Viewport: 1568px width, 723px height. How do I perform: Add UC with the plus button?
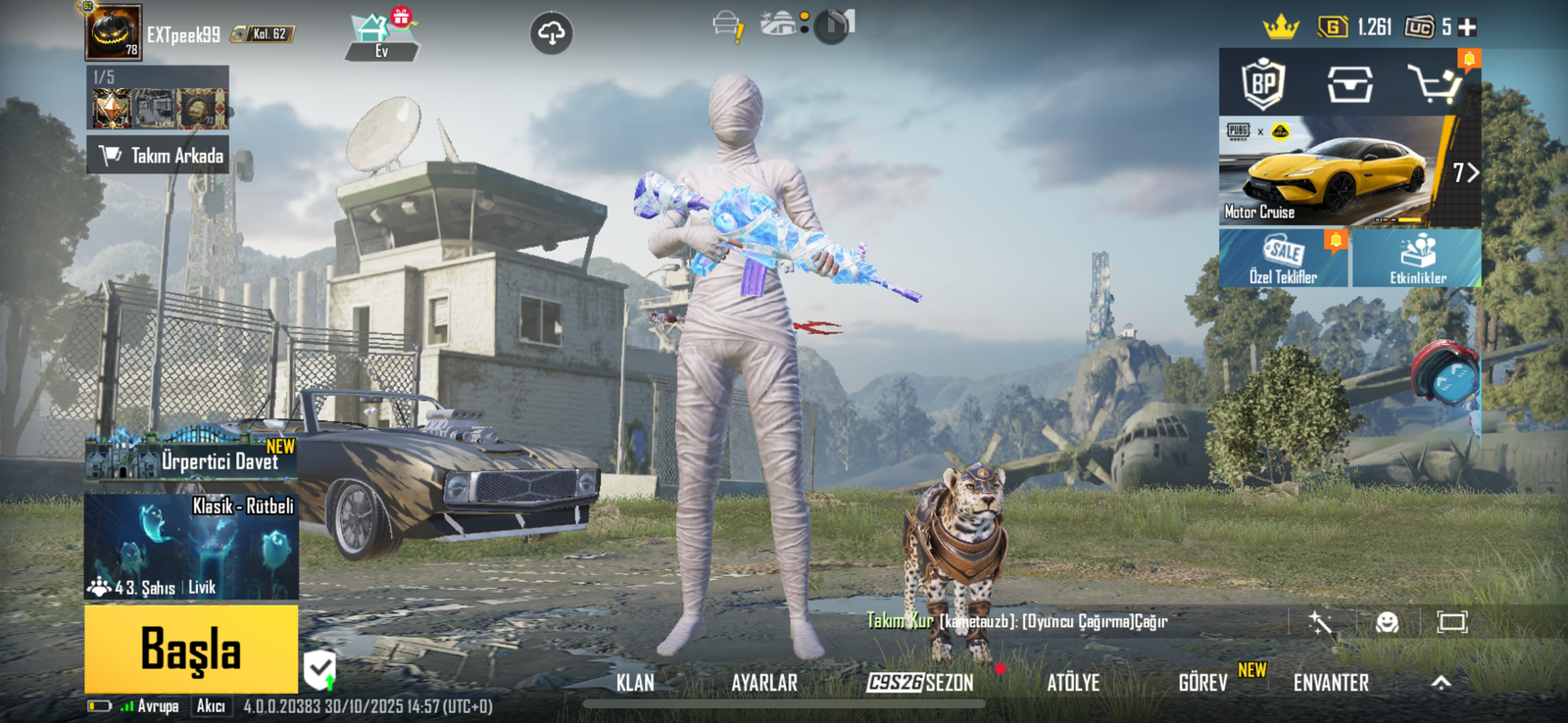tap(1467, 27)
